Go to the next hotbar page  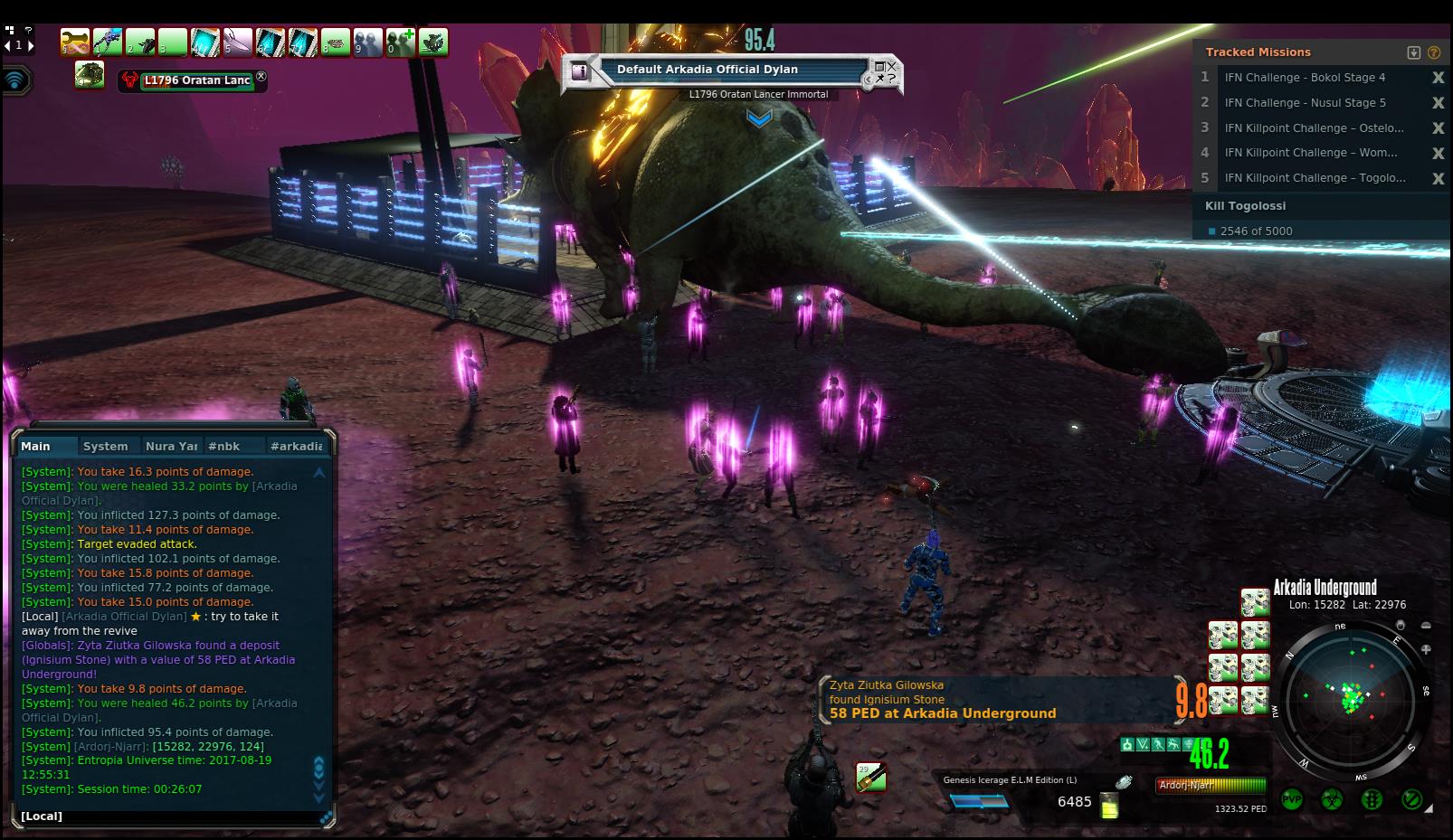click(x=31, y=45)
